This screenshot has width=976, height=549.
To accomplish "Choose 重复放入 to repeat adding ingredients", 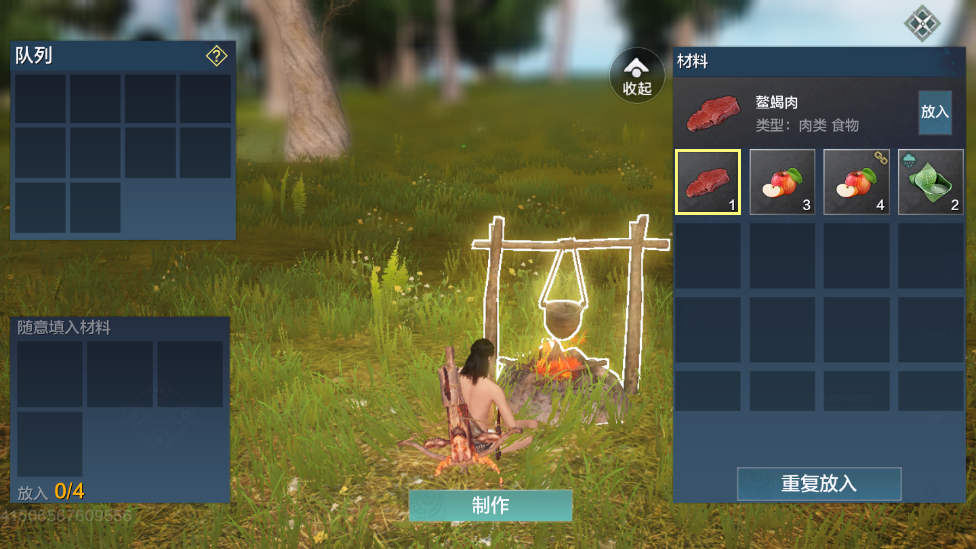I will [x=819, y=484].
